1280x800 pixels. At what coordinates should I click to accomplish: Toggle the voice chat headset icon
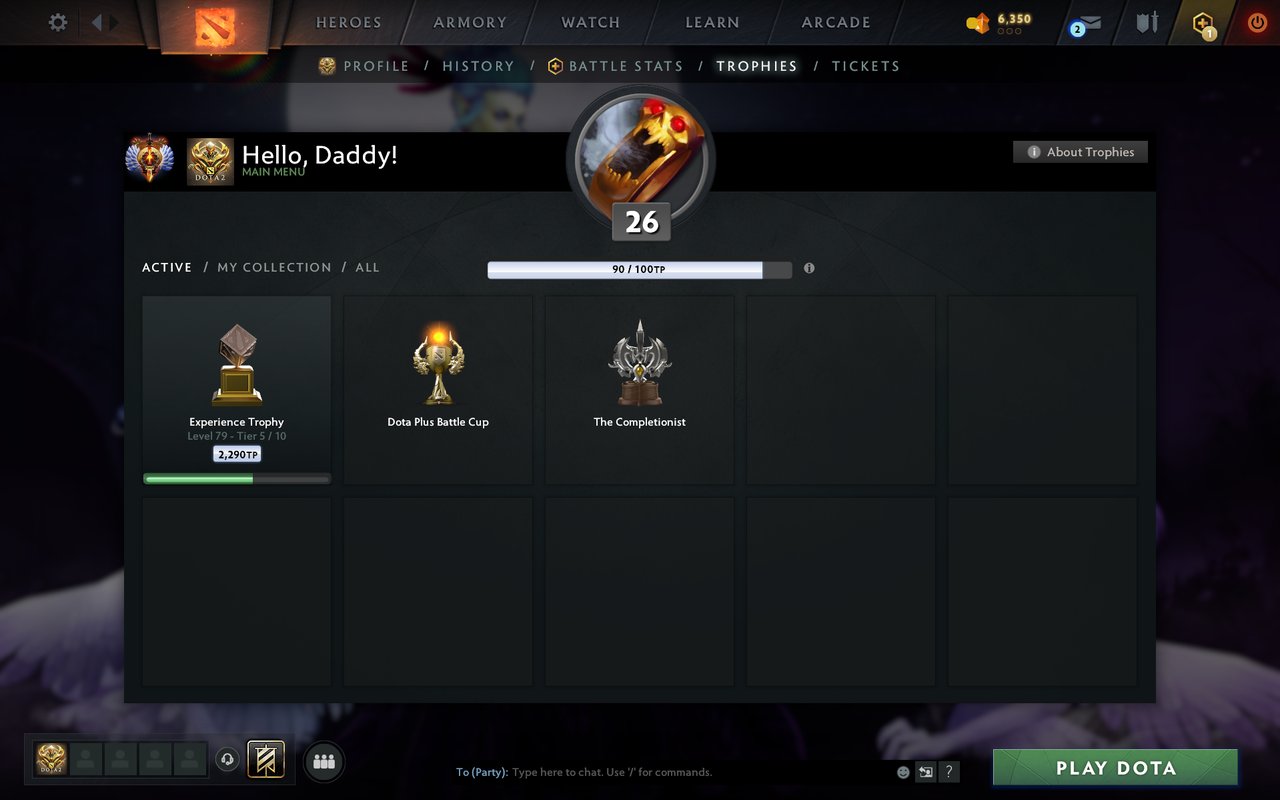coord(228,760)
